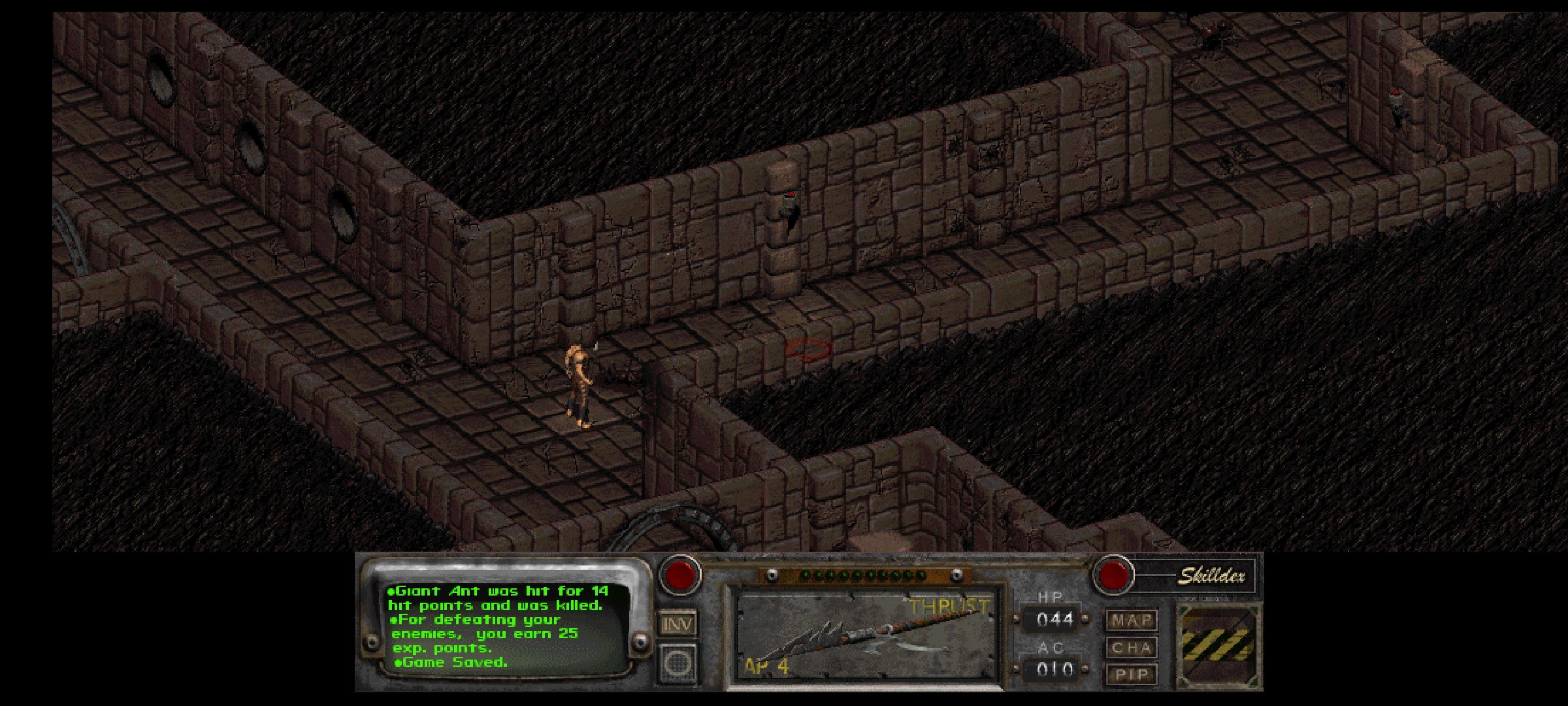1568x706 pixels.
Task: Open the PipBoy using the PIP button
Action: click(1132, 673)
